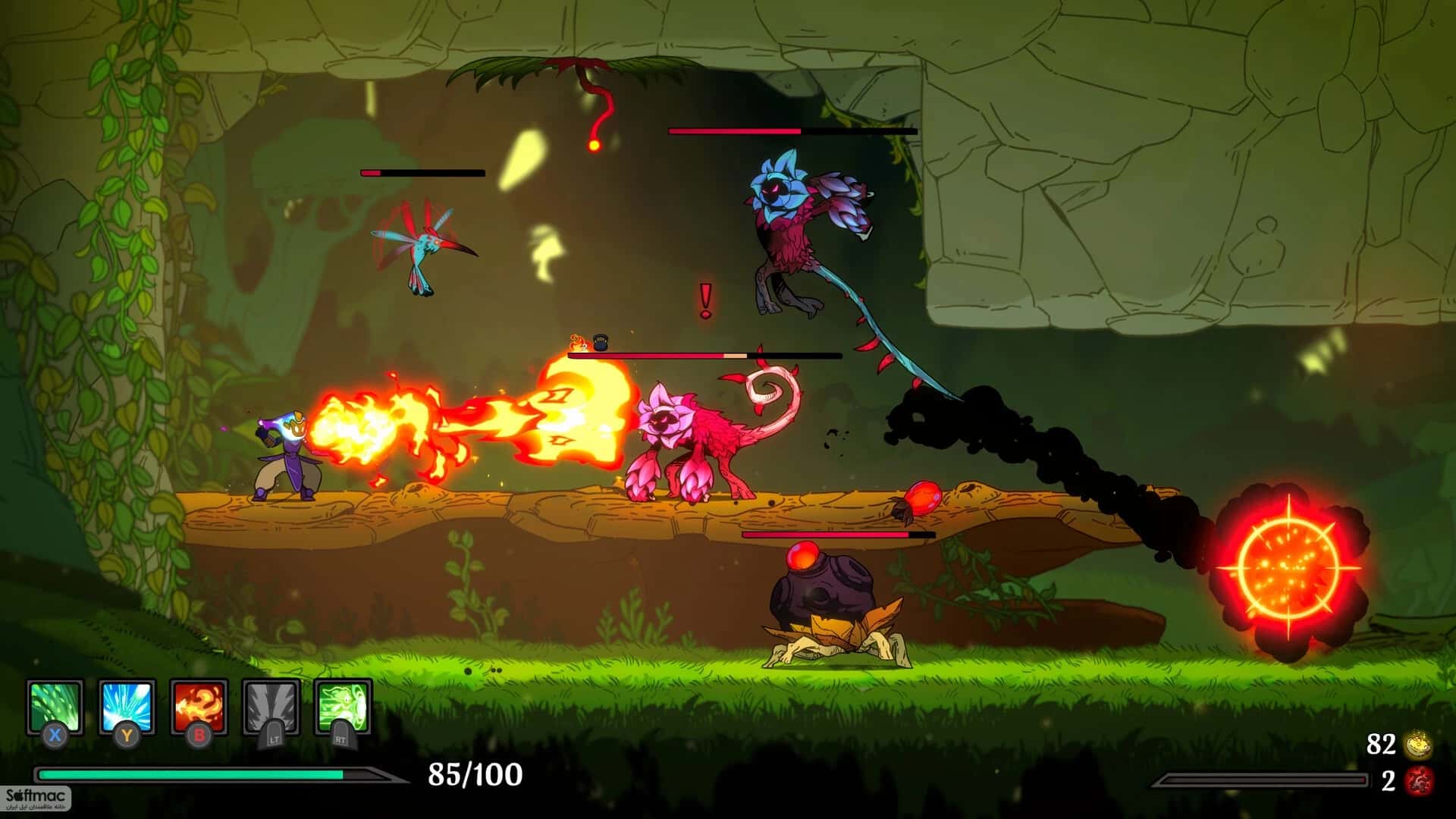The height and width of the screenshot is (819, 1456).
Task: Cast the blue ice burst spell
Action: pos(127,707)
